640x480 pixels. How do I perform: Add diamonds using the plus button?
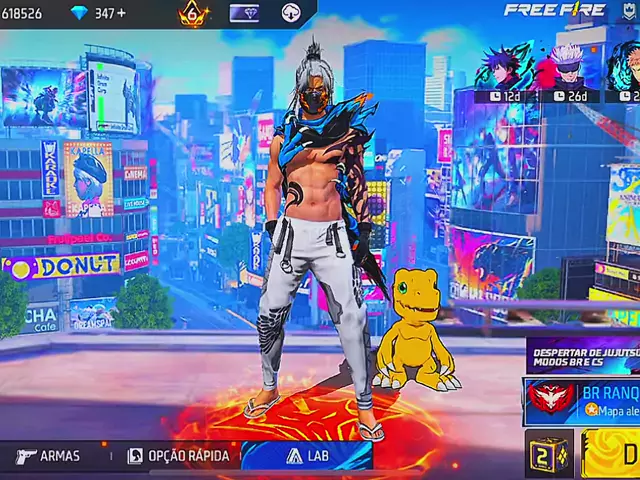click(x=124, y=14)
